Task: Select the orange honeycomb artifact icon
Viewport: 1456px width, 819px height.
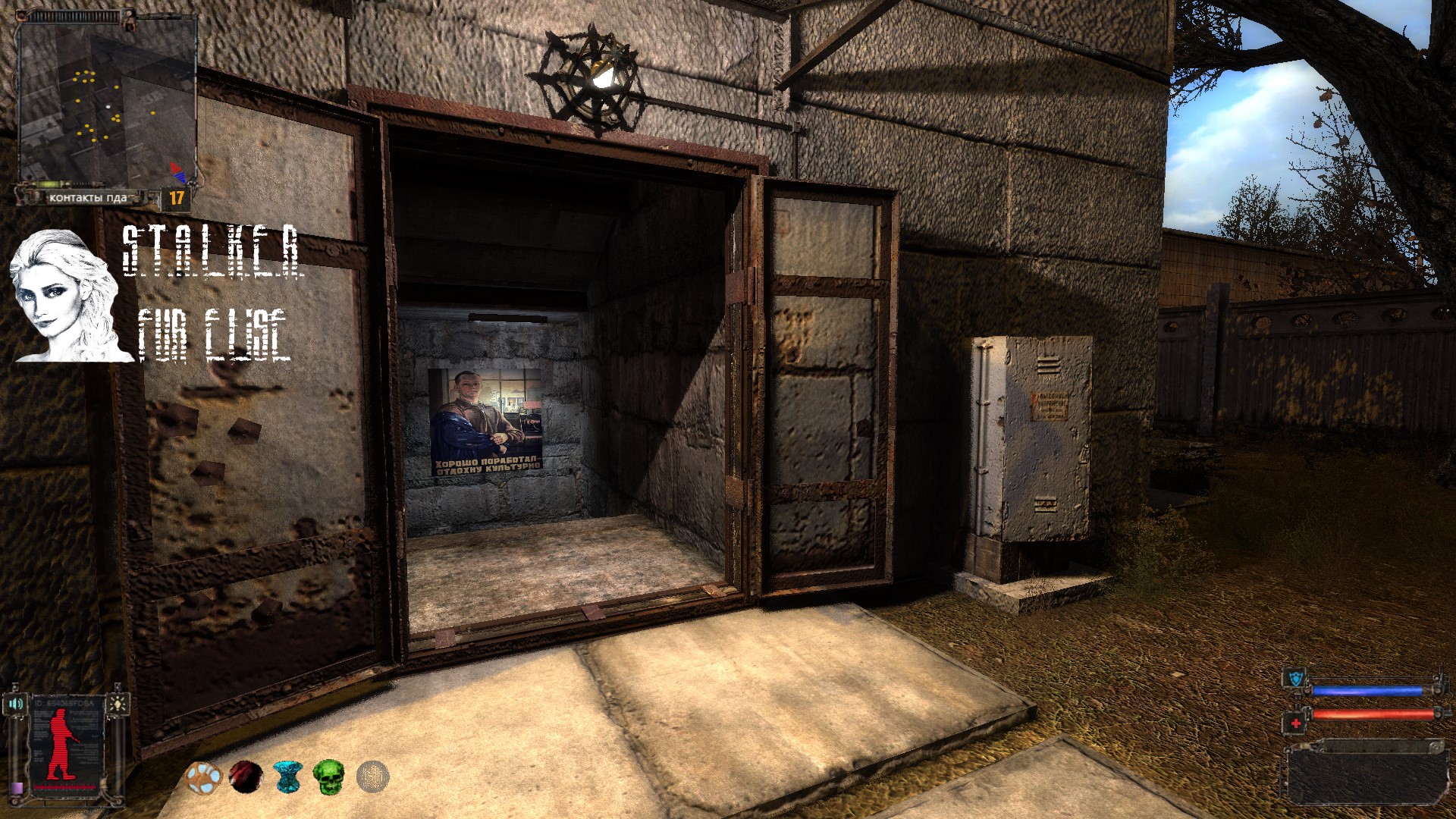Action: click(202, 778)
